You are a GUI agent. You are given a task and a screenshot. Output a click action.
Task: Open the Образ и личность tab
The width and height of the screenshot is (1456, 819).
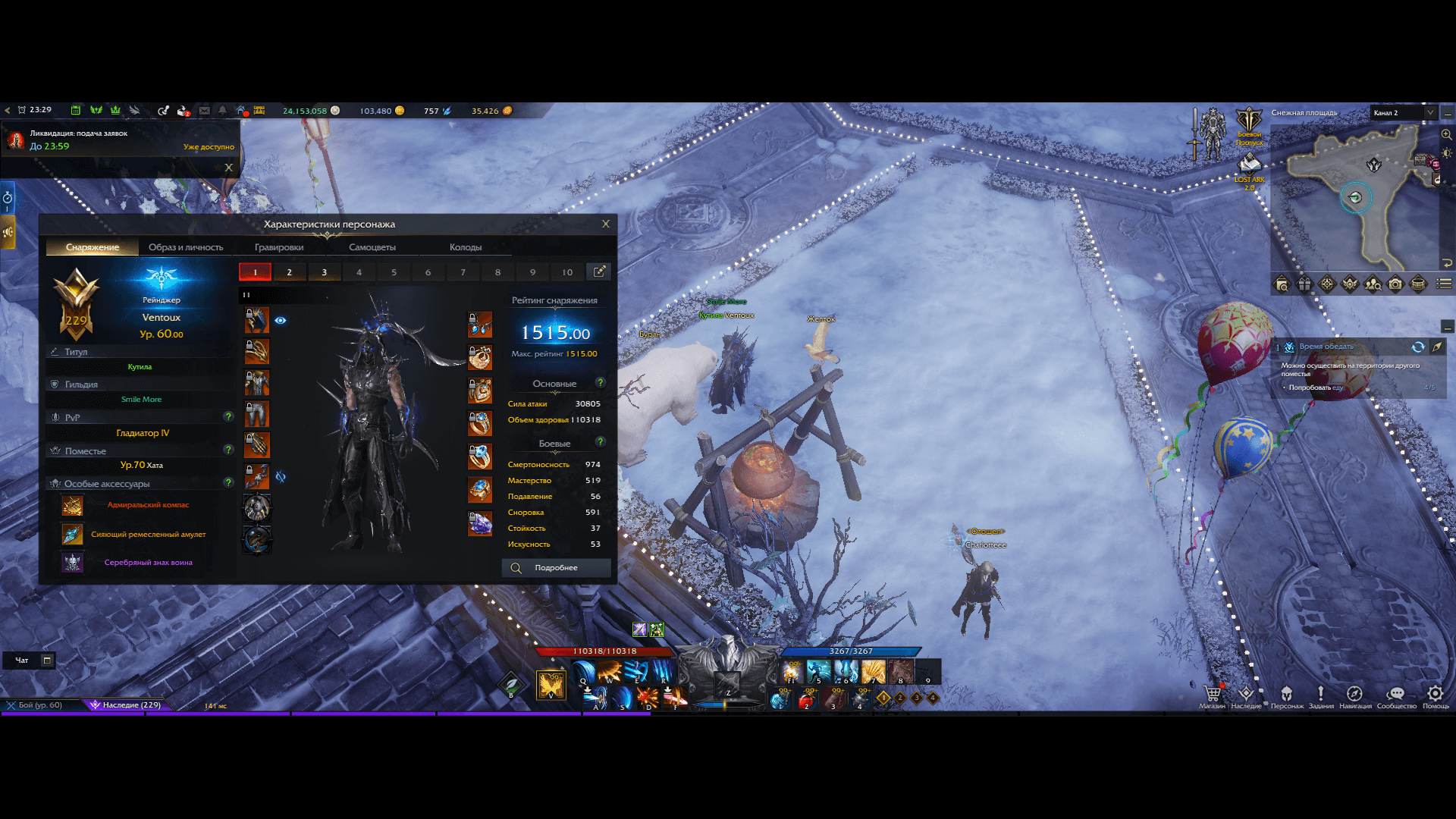(186, 247)
